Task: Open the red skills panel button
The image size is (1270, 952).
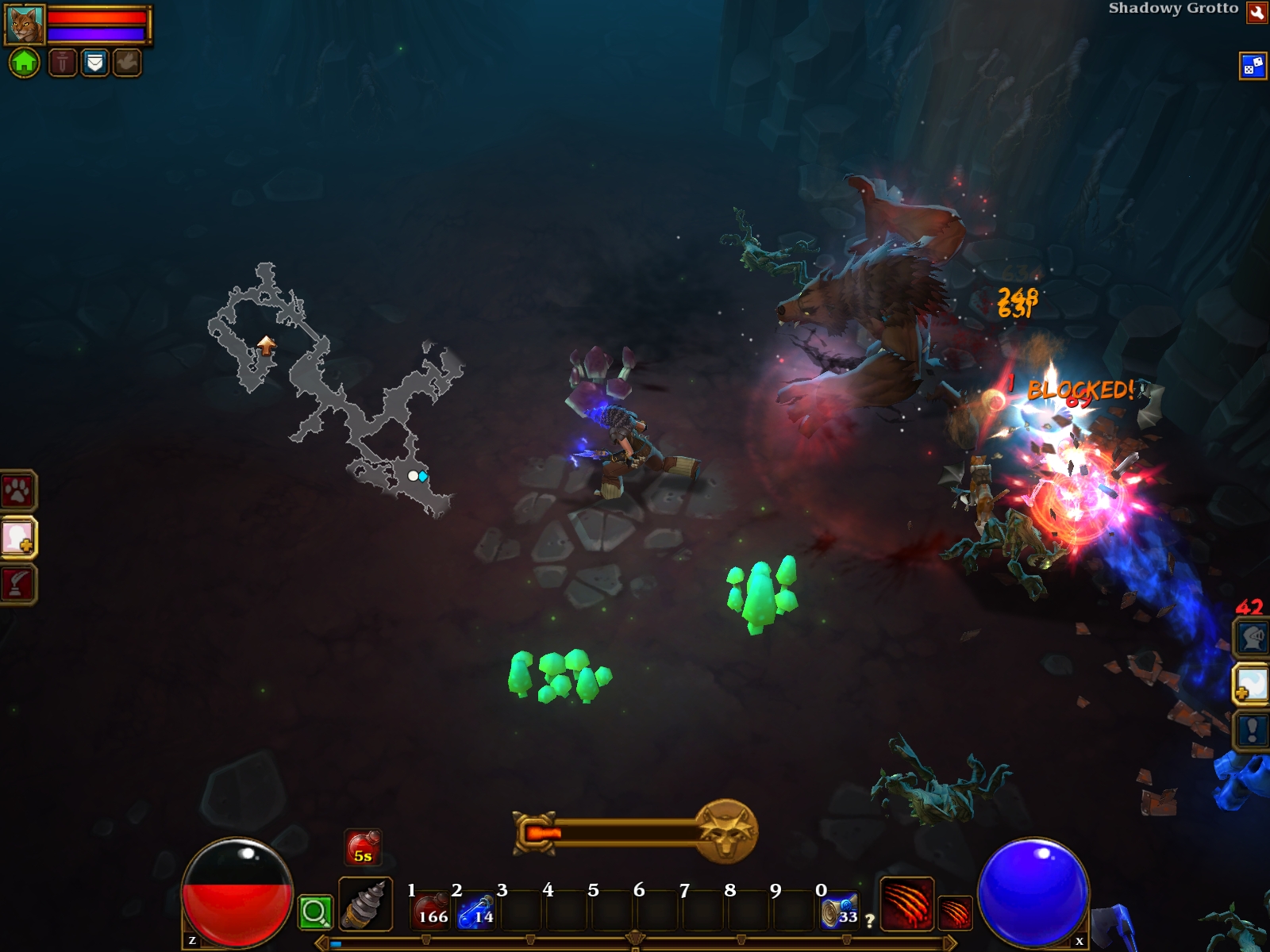Action: pyautogui.click(x=18, y=585)
